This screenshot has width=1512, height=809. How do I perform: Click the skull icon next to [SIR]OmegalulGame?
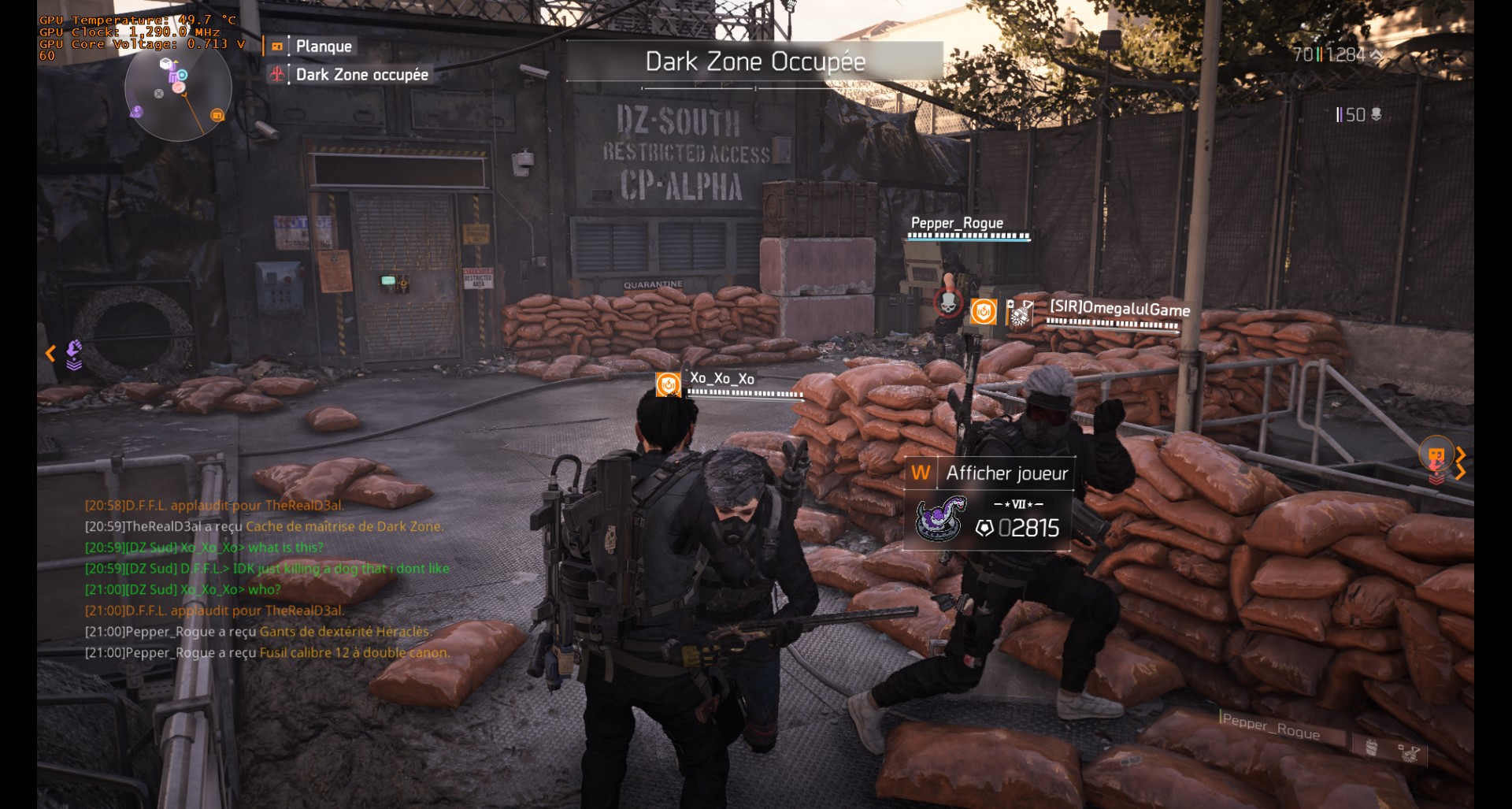tap(949, 302)
